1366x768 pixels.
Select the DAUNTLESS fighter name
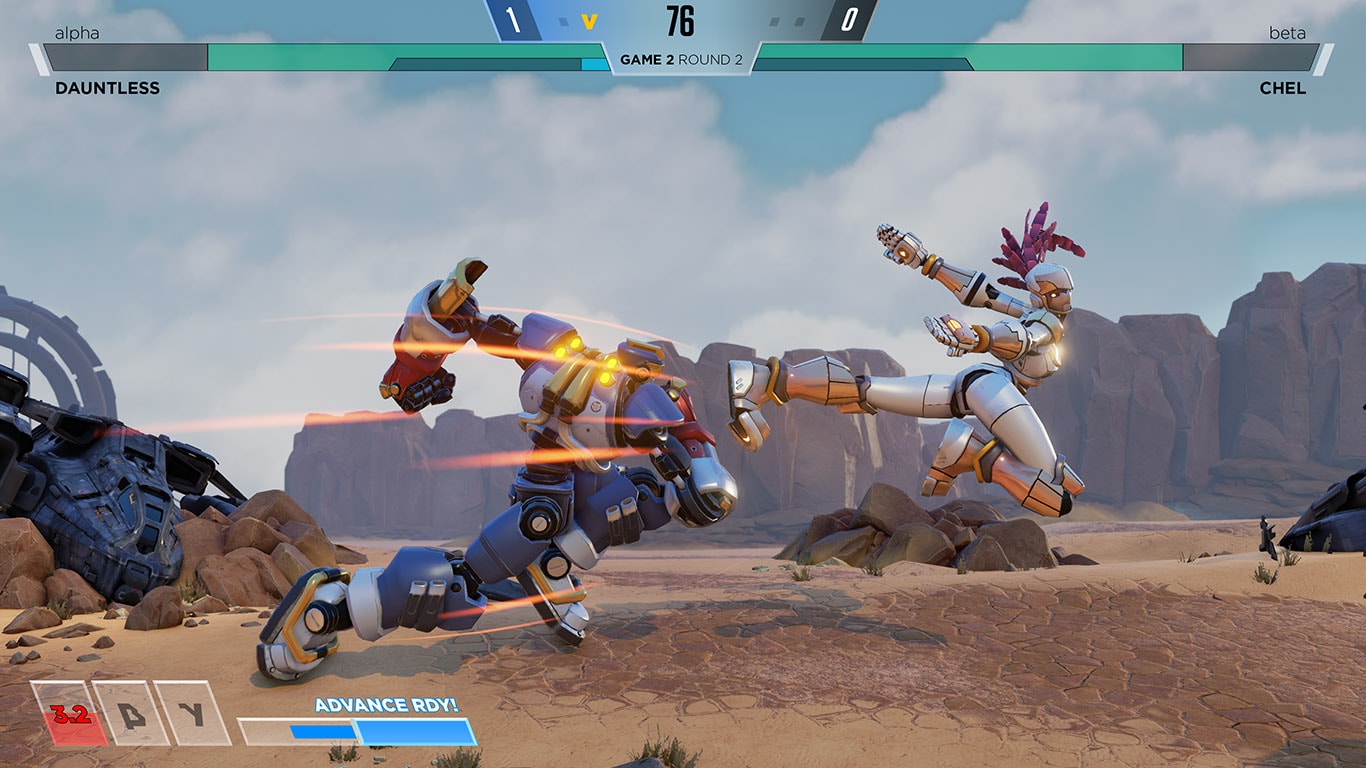(x=108, y=88)
